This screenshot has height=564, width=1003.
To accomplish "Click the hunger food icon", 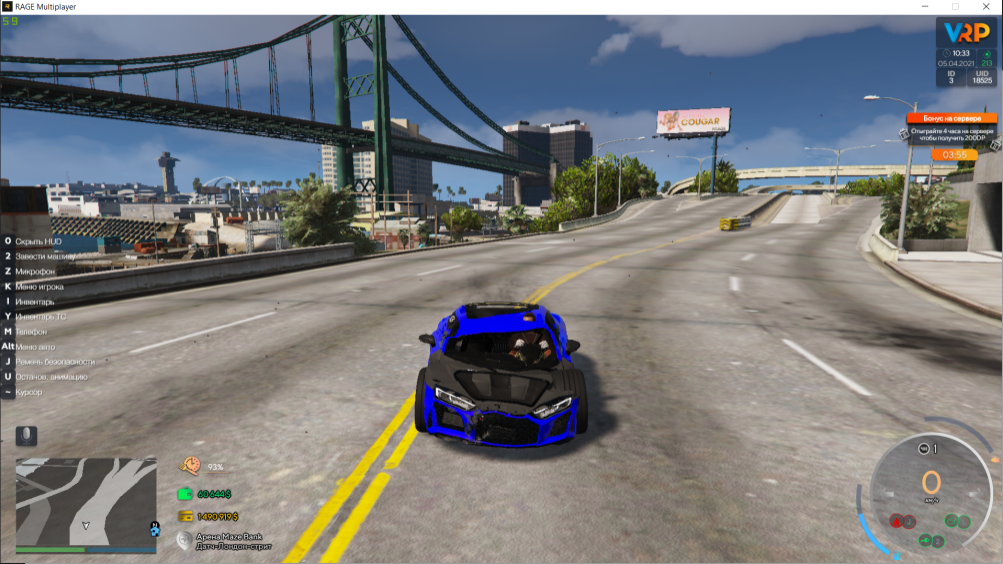I will click(189, 466).
